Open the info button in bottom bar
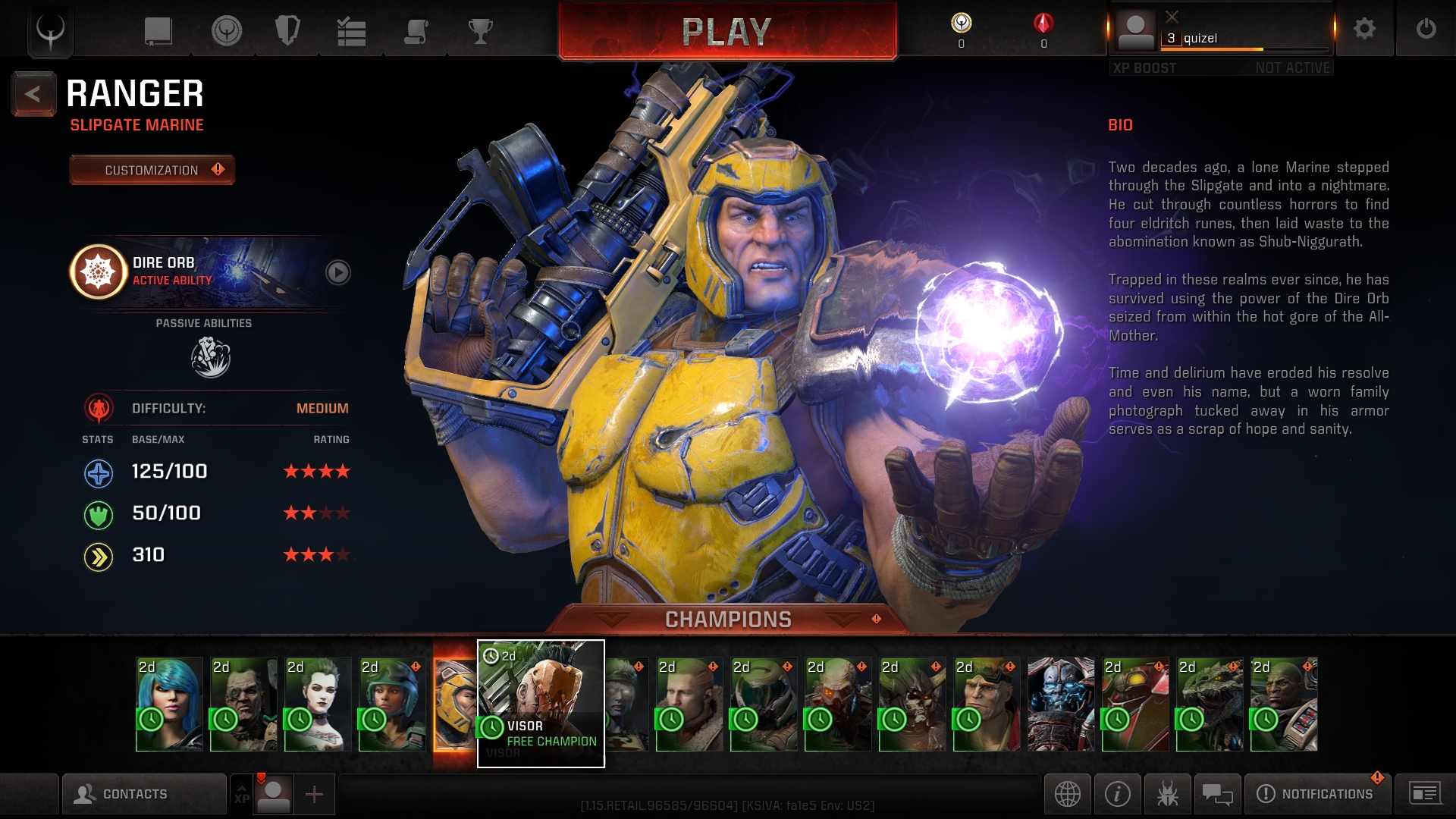This screenshot has height=819, width=1456. click(1117, 794)
